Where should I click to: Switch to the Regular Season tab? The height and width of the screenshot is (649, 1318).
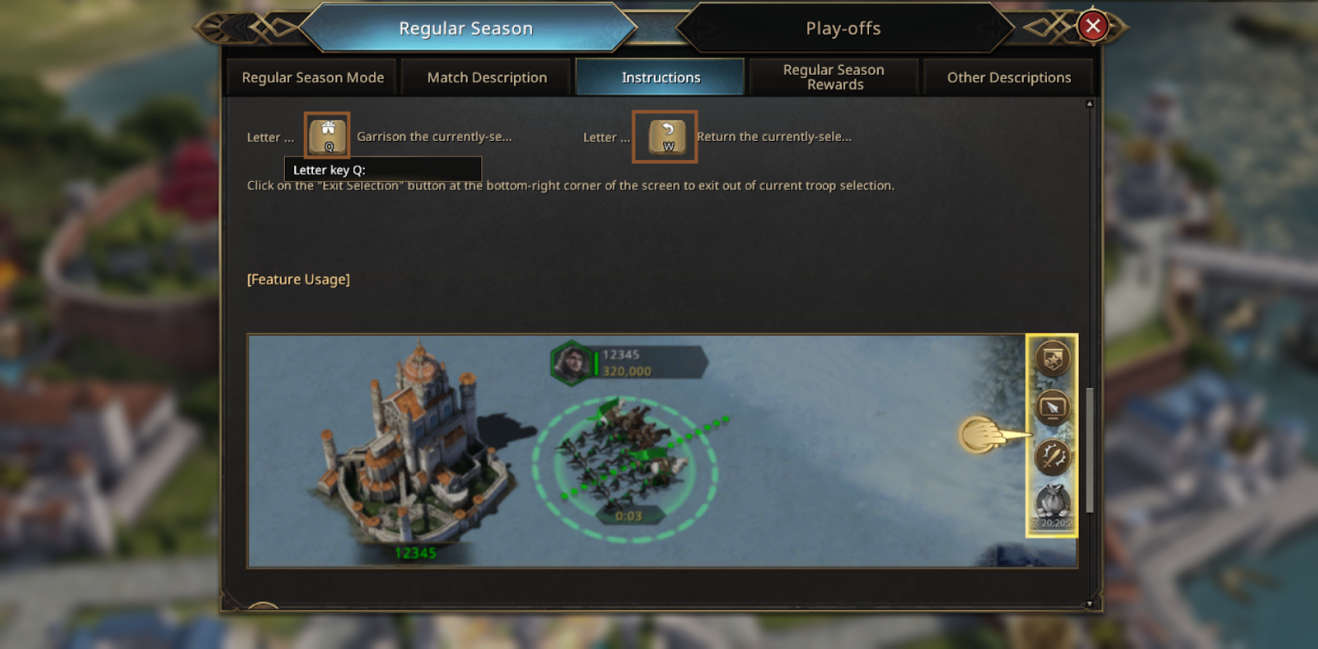[466, 28]
